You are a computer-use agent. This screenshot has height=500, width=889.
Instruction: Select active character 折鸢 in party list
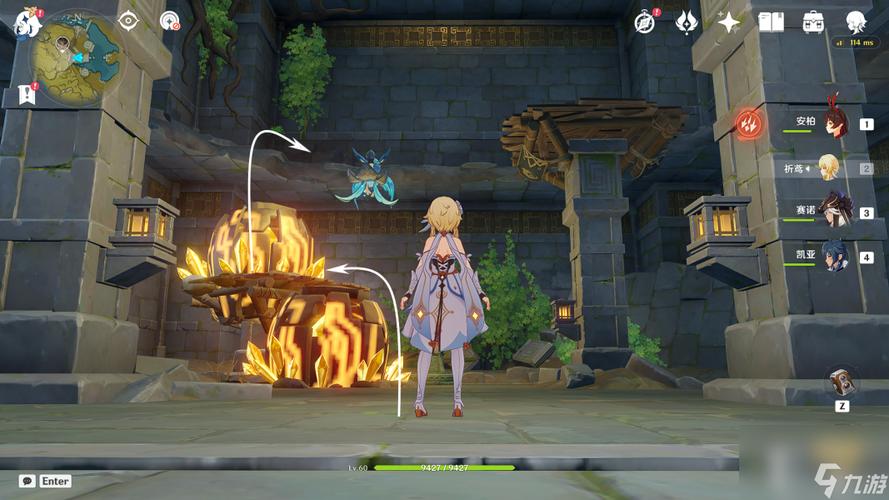pyautogui.click(x=829, y=168)
